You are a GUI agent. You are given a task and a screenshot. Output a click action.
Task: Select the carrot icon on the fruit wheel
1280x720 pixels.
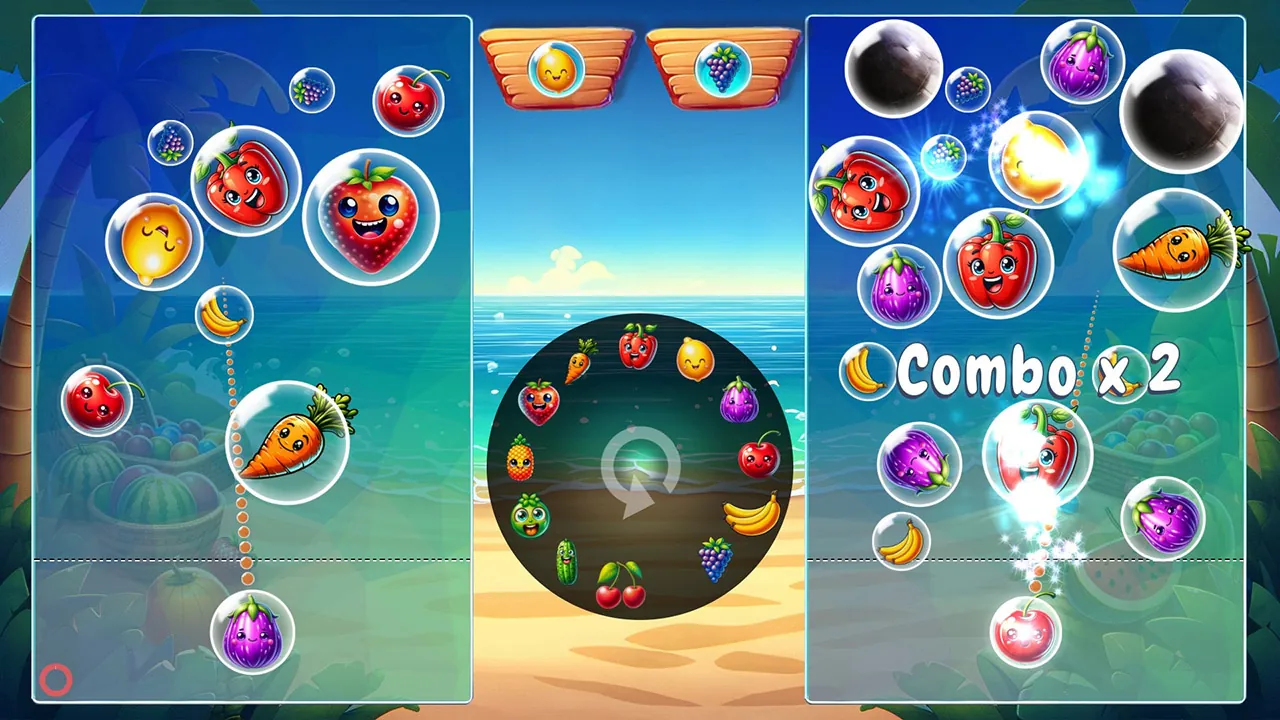582,362
